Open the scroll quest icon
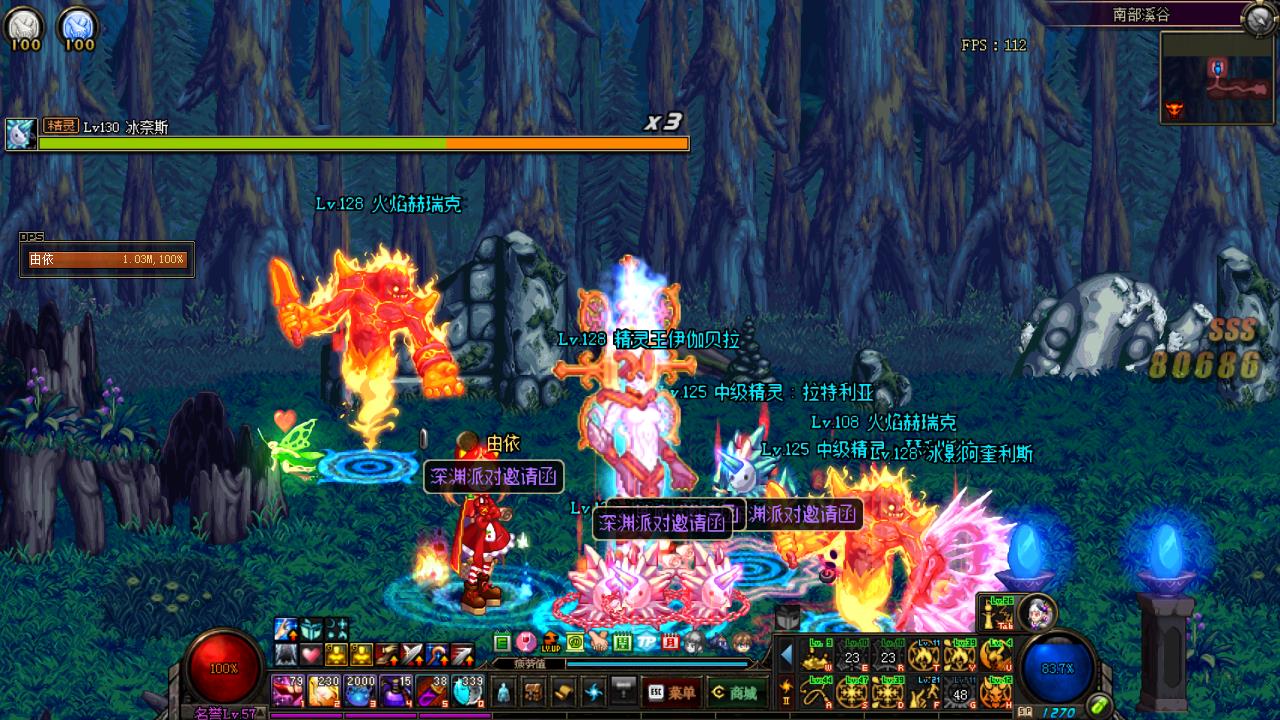 coord(565,691)
